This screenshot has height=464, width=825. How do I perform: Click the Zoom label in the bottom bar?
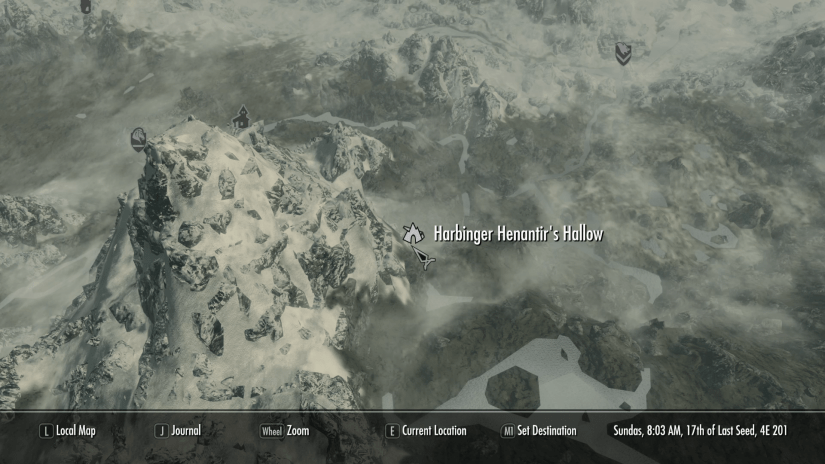tap(297, 431)
